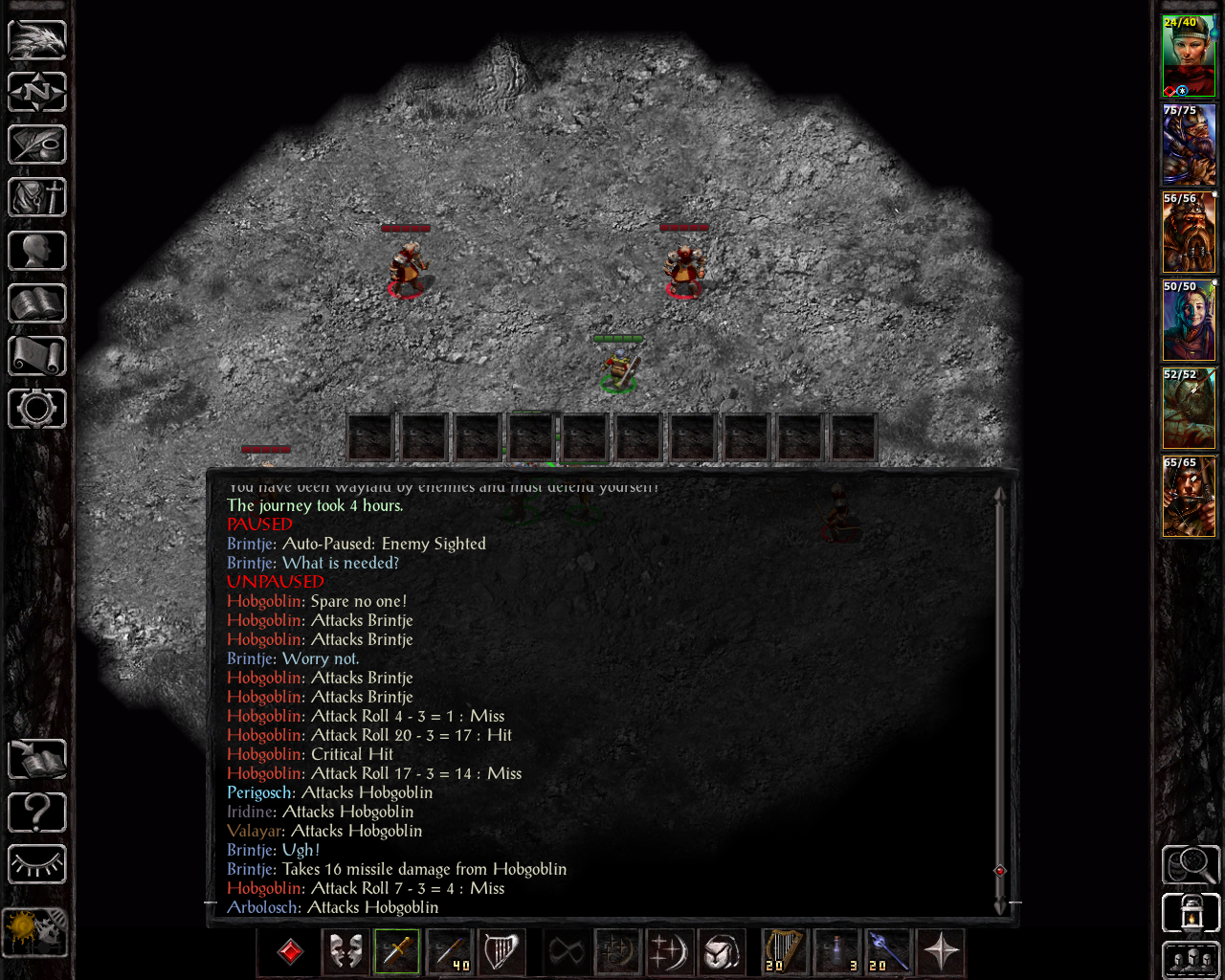1225x980 pixels.
Task: Open the journal with the quill icon
Action: pyautogui.click(x=37, y=145)
